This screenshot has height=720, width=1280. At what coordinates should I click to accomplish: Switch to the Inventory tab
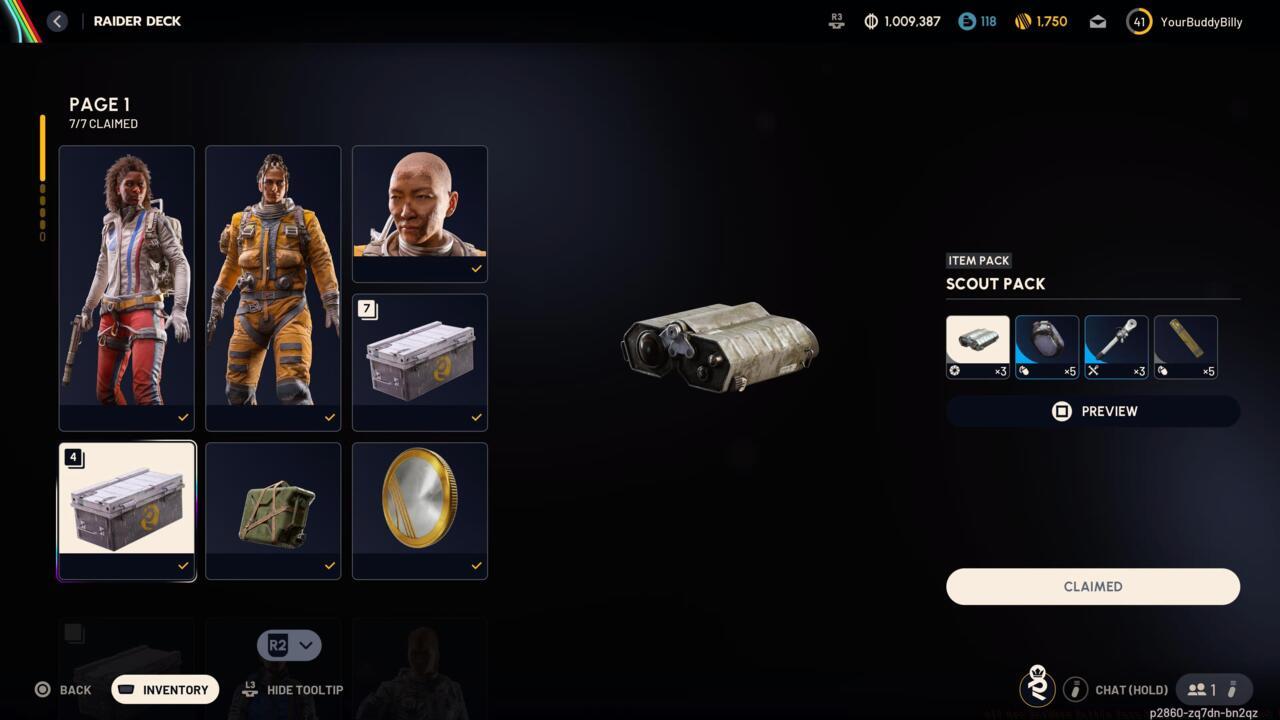click(165, 689)
